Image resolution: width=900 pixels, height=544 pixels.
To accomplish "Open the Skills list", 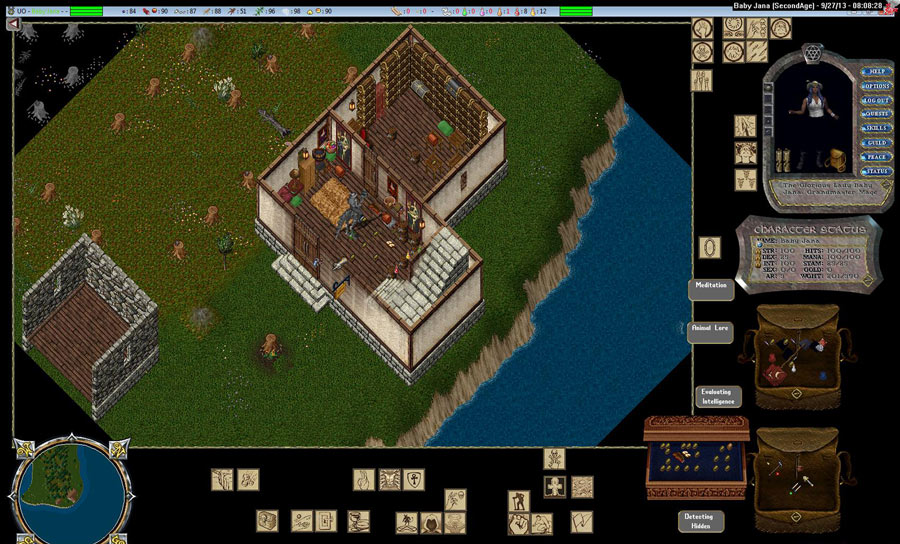I will coord(875,128).
